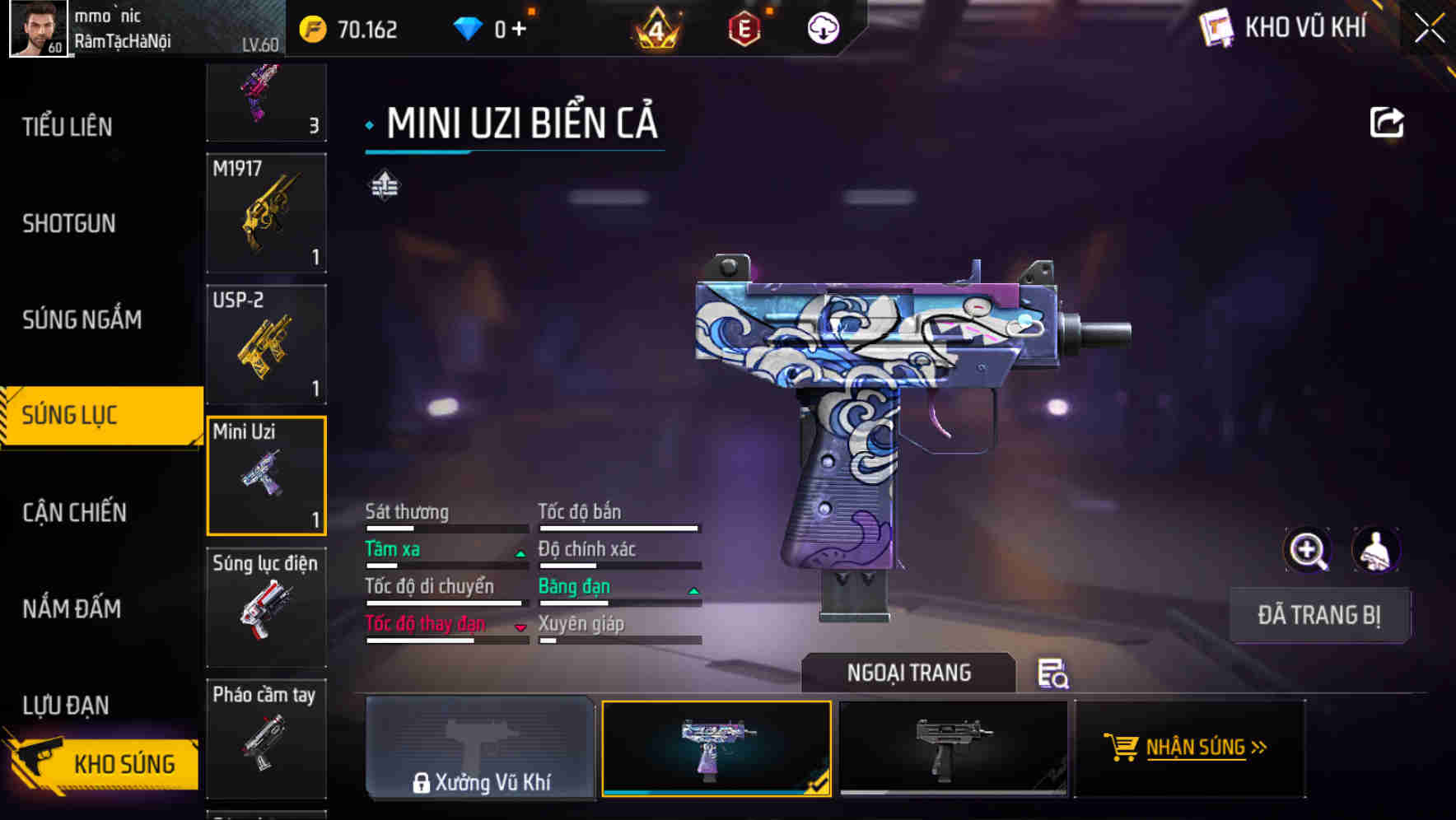Add diamonds with the plus button

pos(519,30)
